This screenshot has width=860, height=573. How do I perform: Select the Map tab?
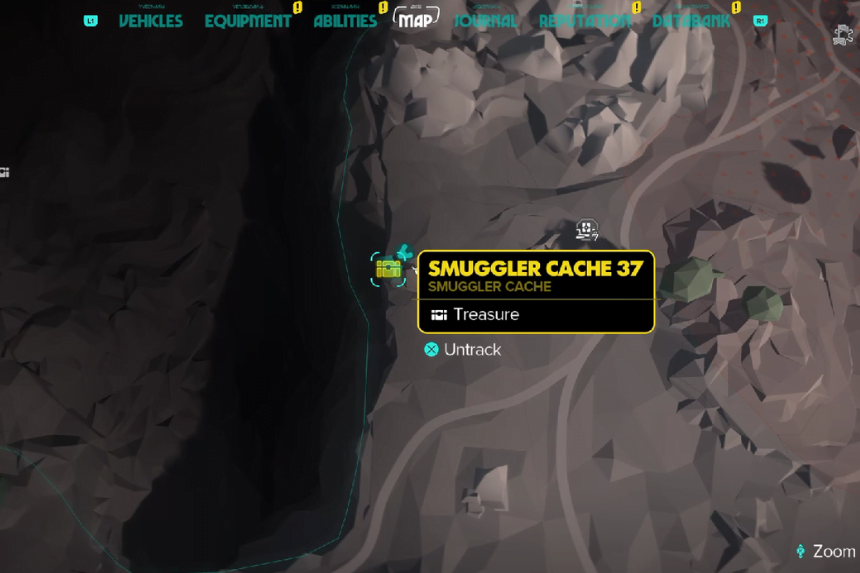pyautogui.click(x=416, y=20)
